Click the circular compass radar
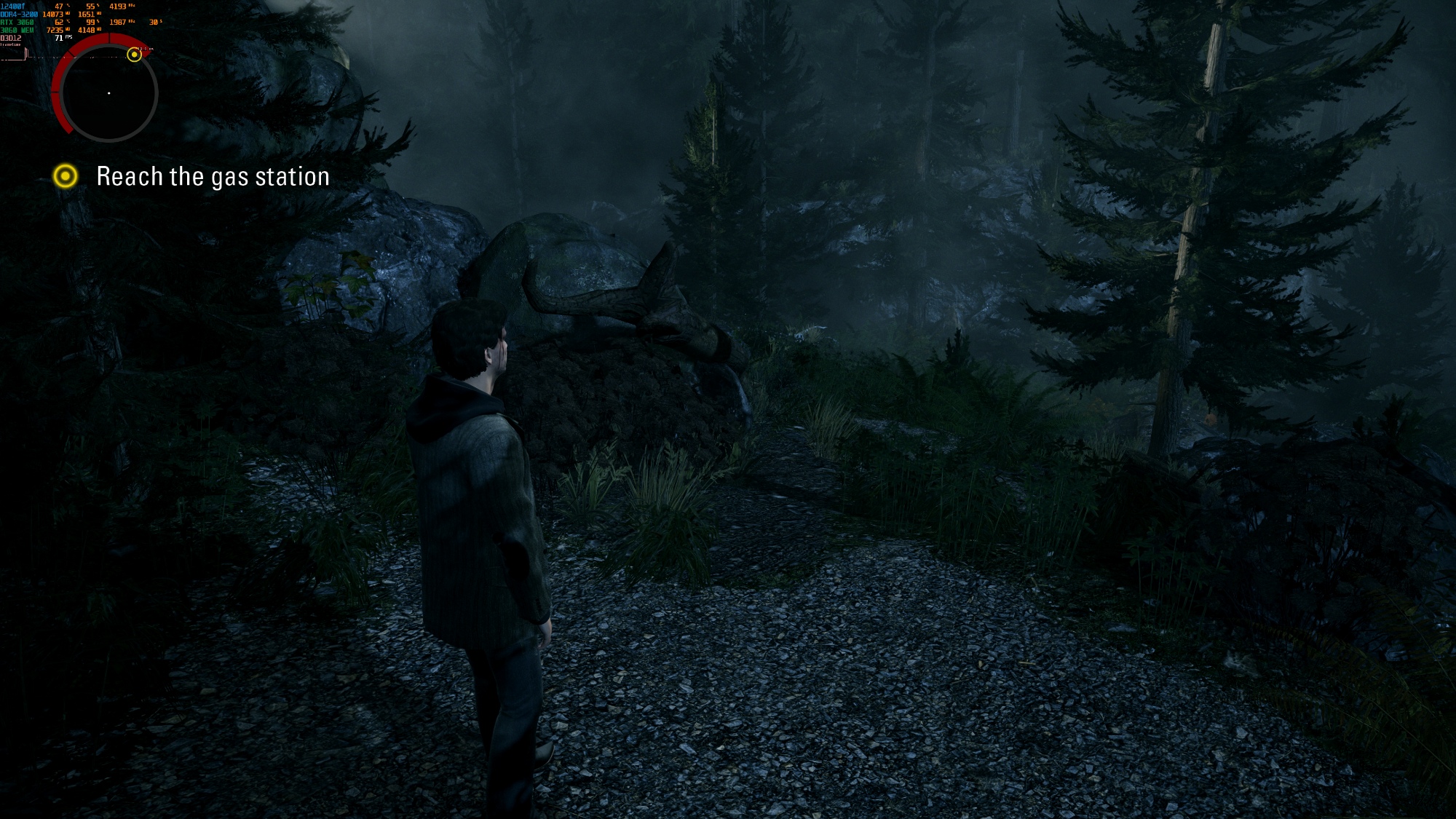This screenshot has width=1456, height=819. pyautogui.click(x=109, y=93)
